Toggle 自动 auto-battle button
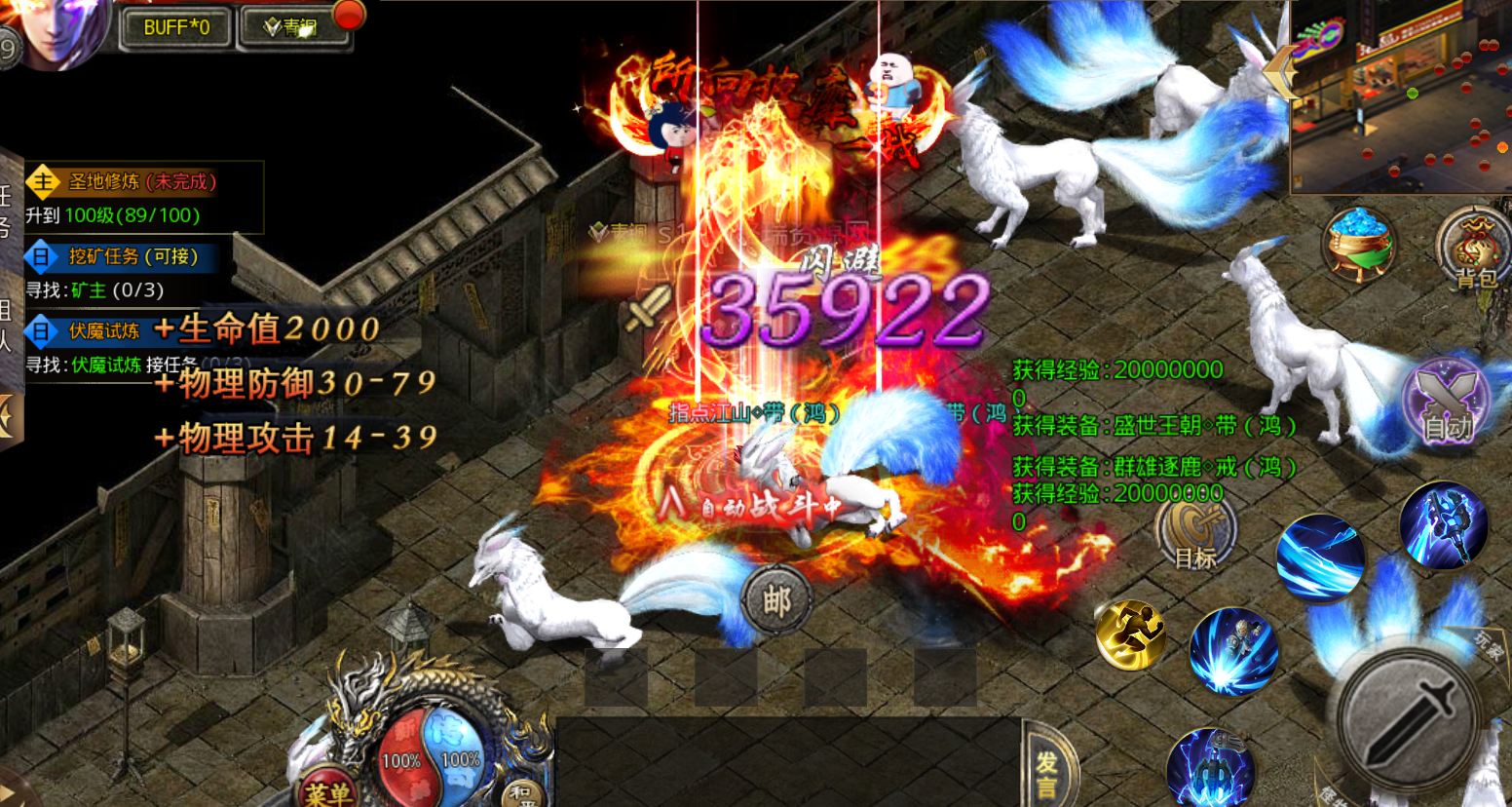Screen dimensions: 1512x807 tap(1447, 402)
